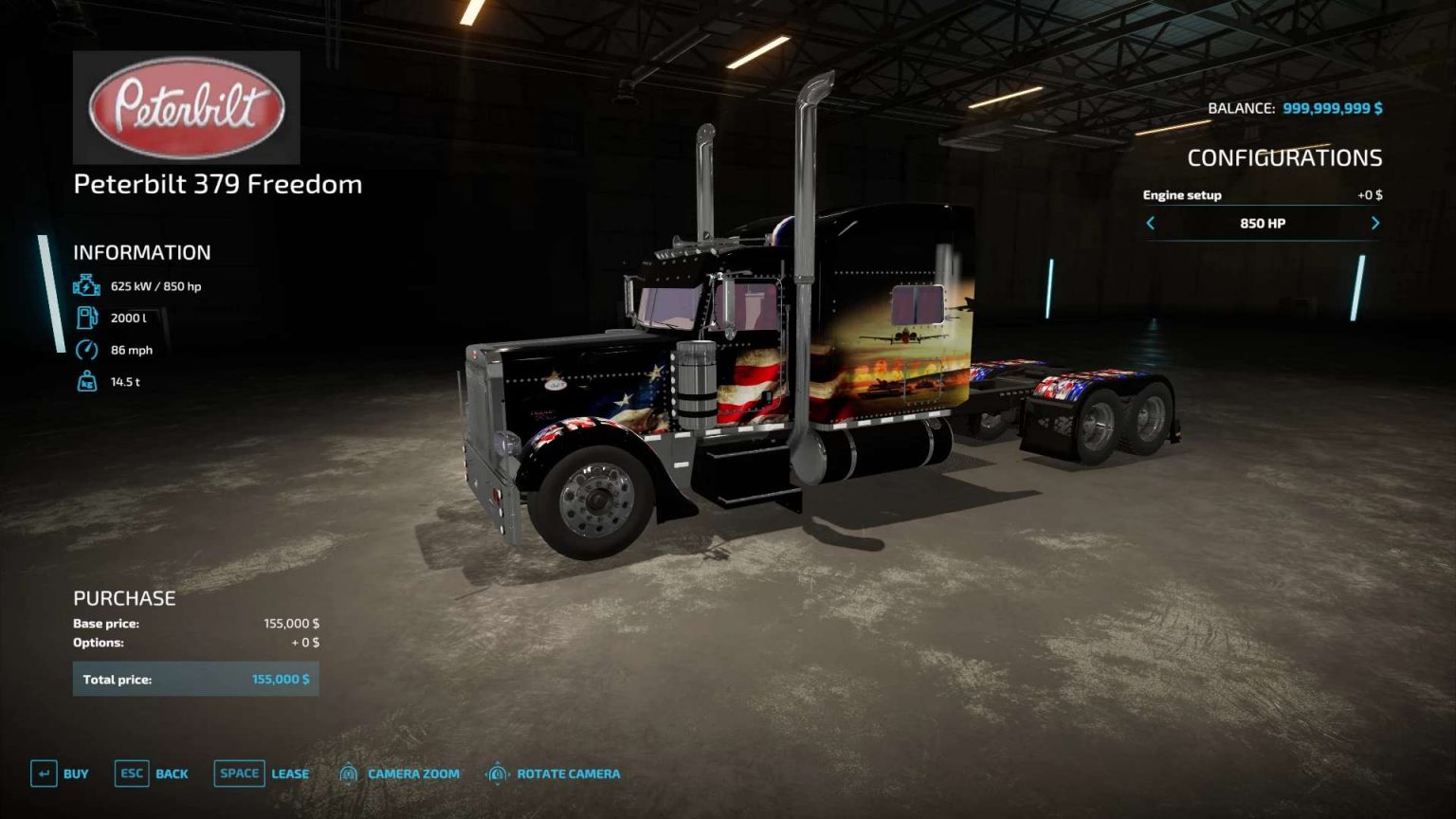
Task: Select the next engine option arrow
Action: (1375, 224)
